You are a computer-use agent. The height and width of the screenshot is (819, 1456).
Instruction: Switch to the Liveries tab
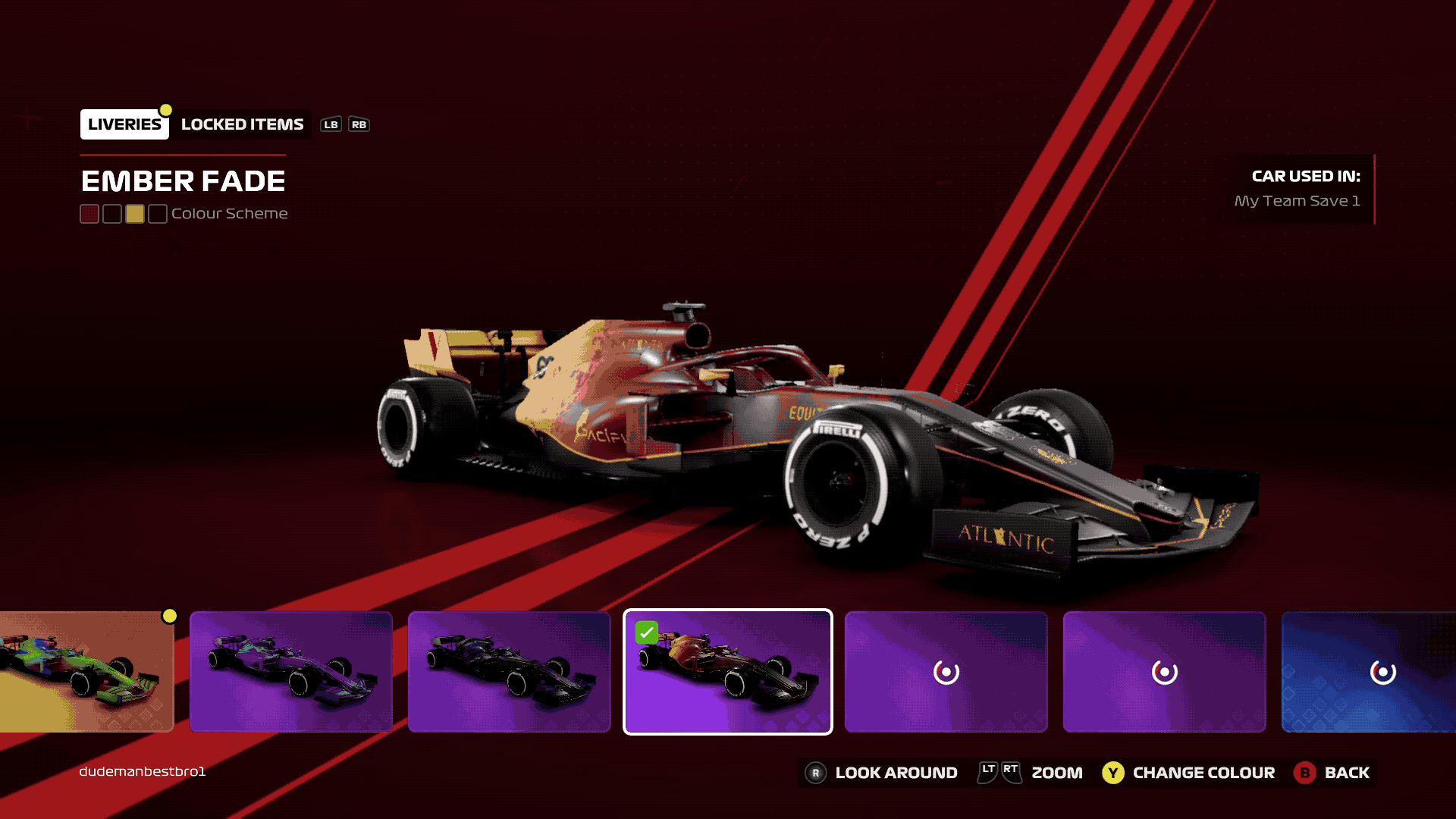124,124
